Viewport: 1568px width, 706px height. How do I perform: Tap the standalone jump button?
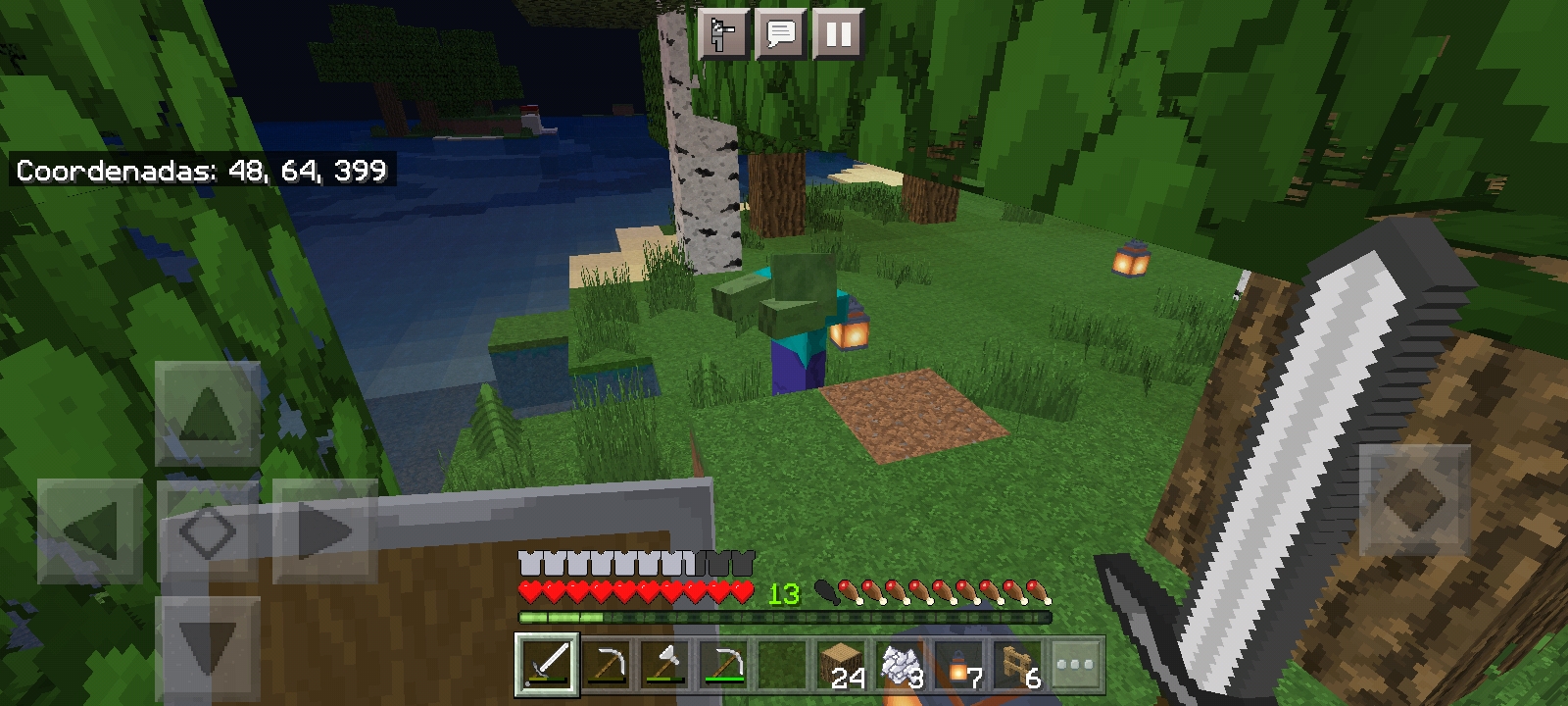(x=1414, y=499)
